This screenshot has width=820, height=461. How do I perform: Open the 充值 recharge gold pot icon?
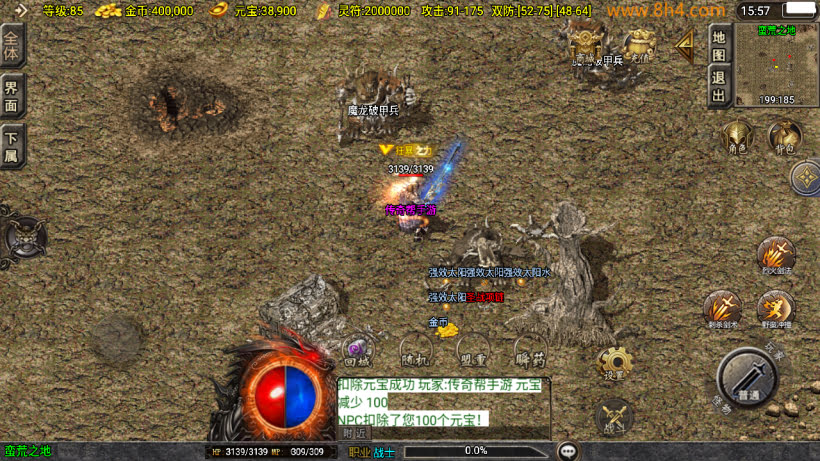pyautogui.click(x=638, y=46)
